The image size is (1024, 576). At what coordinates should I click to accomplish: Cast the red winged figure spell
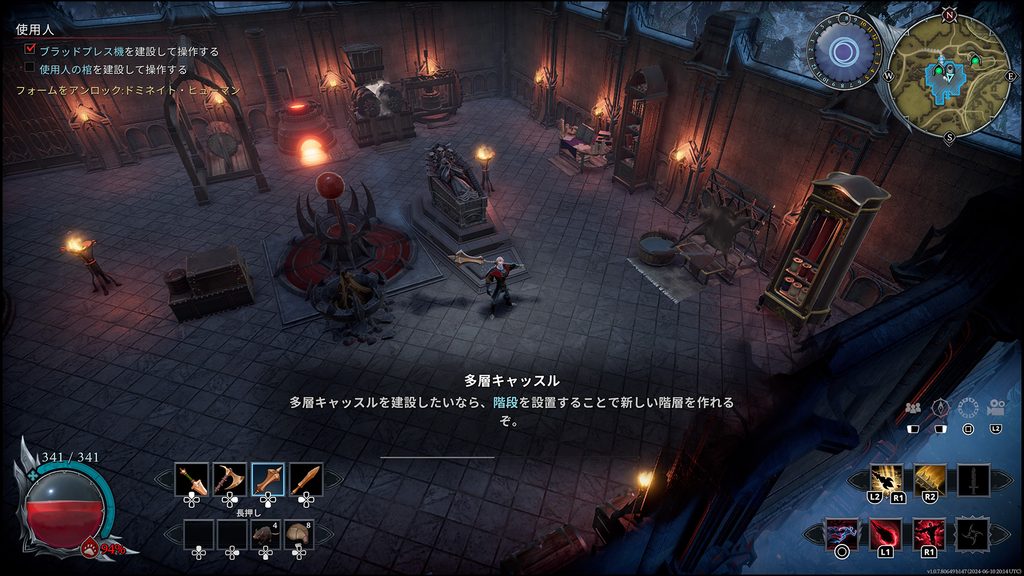[929, 534]
